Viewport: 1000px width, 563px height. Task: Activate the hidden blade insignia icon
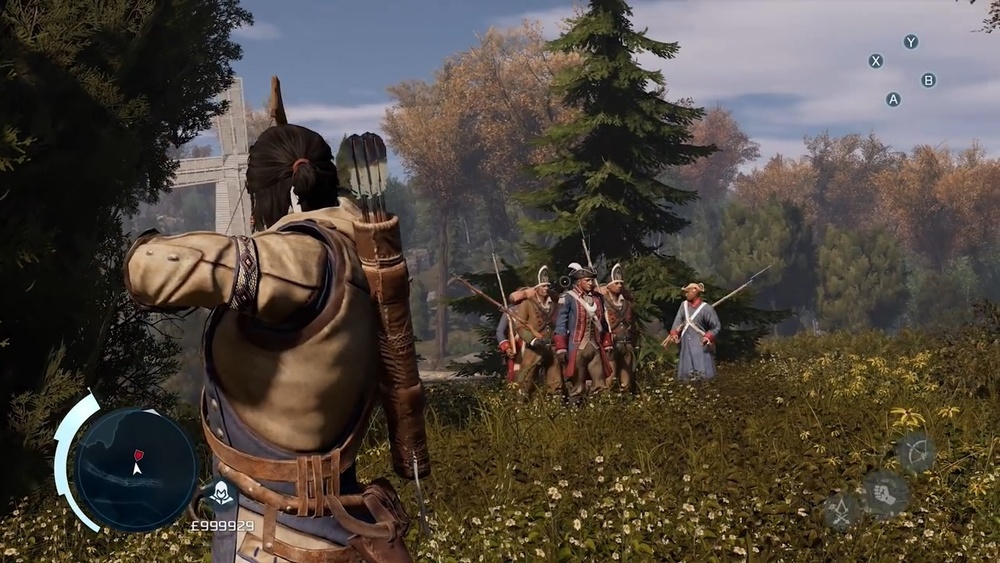pyautogui.click(x=841, y=512)
